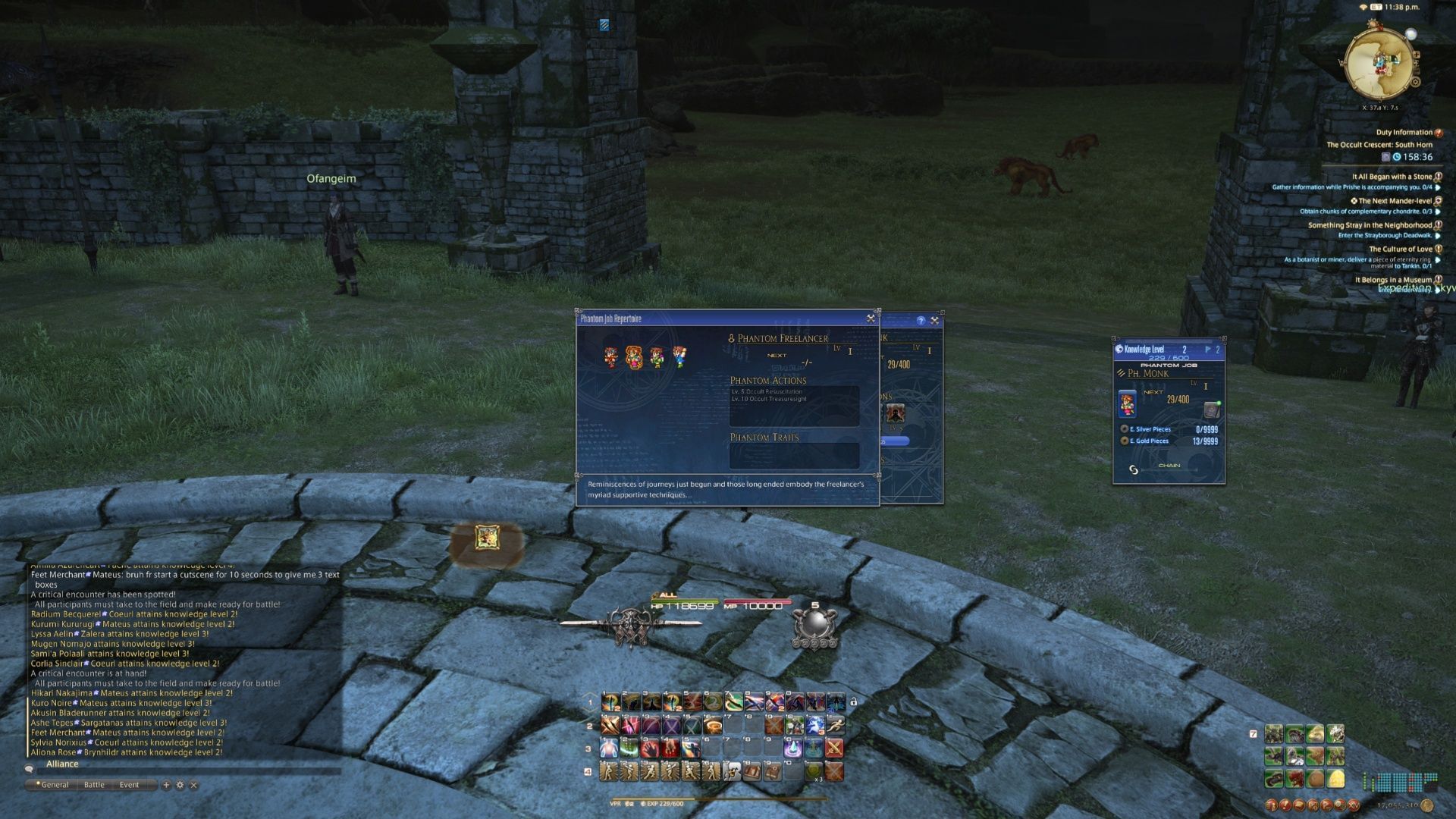Screen dimensions: 1456x819
Task: Open the help question-mark icon on the job window
Action: click(921, 321)
